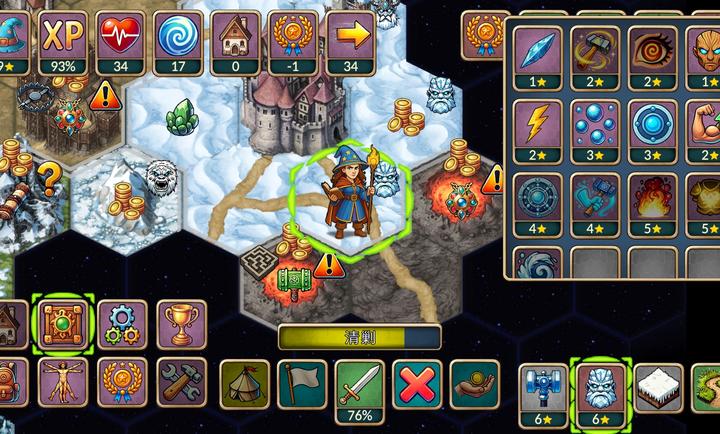Click the XP 93% icon
Image resolution: width=720 pixels, height=434 pixels.
62,42
